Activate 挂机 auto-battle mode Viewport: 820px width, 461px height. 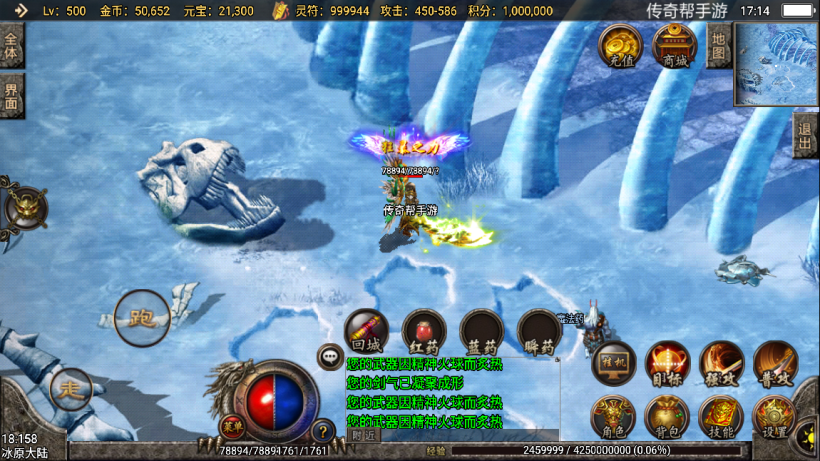(x=614, y=365)
